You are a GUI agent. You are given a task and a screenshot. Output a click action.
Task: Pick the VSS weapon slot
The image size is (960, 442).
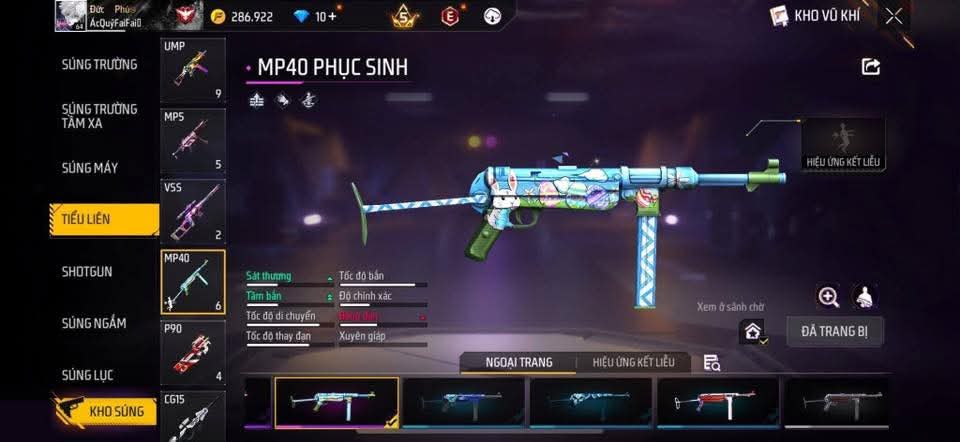click(193, 211)
